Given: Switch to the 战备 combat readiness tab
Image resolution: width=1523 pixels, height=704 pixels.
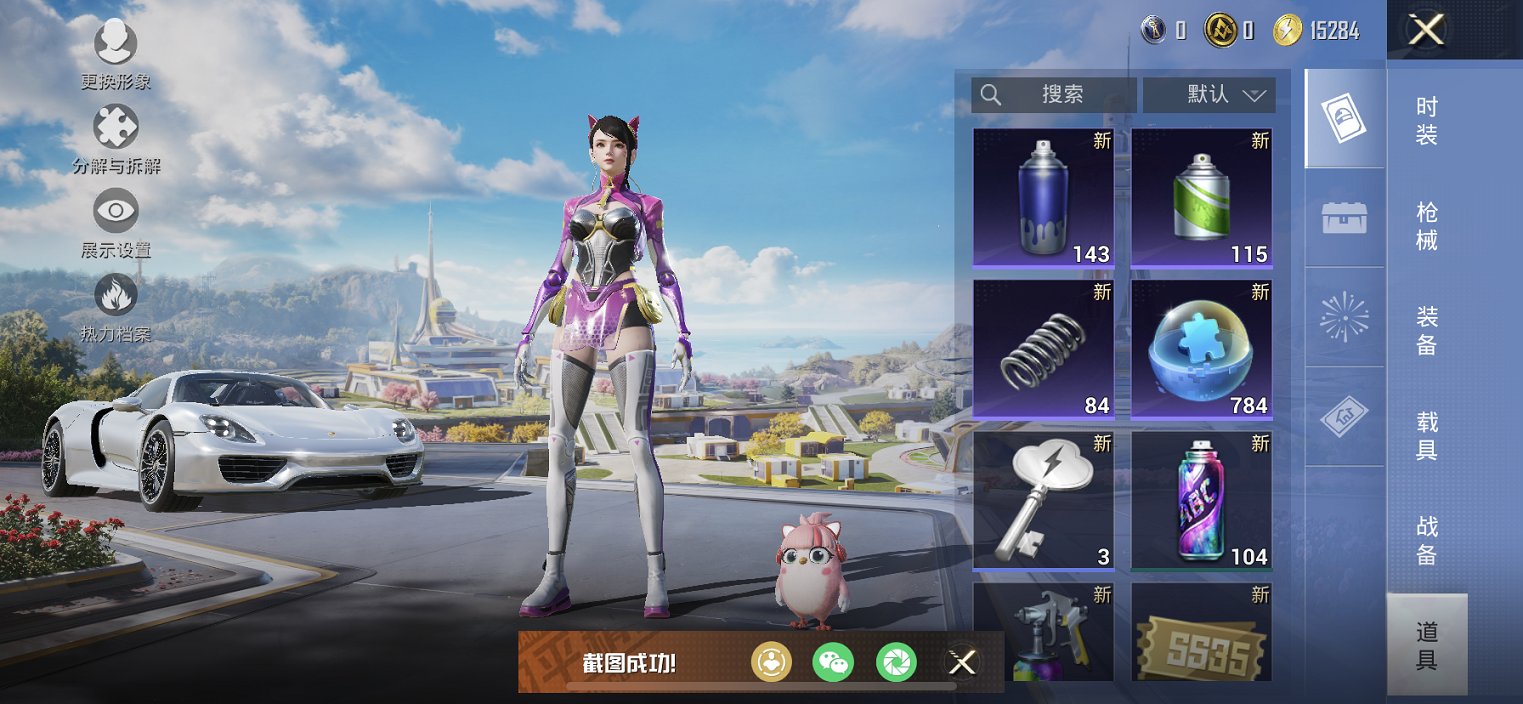Looking at the screenshot, I should pos(1427,540).
